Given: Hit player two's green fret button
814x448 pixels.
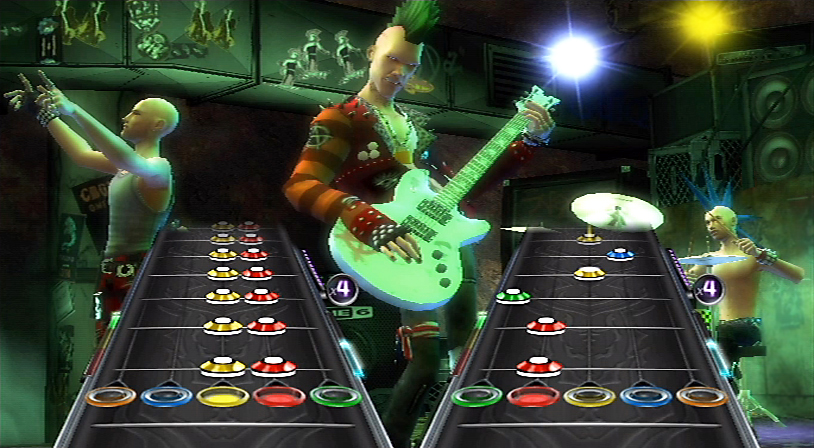Looking at the screenshot, I should click(476, 396).
